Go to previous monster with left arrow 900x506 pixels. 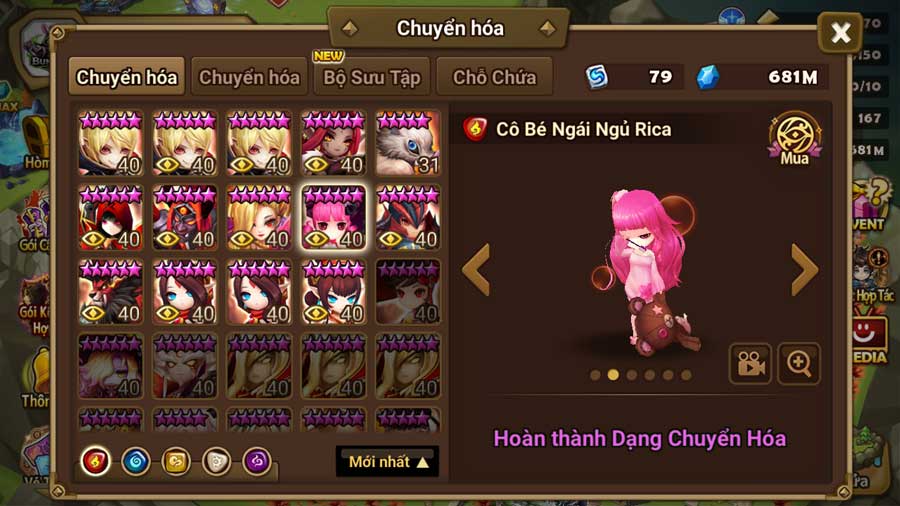(476, 270)
